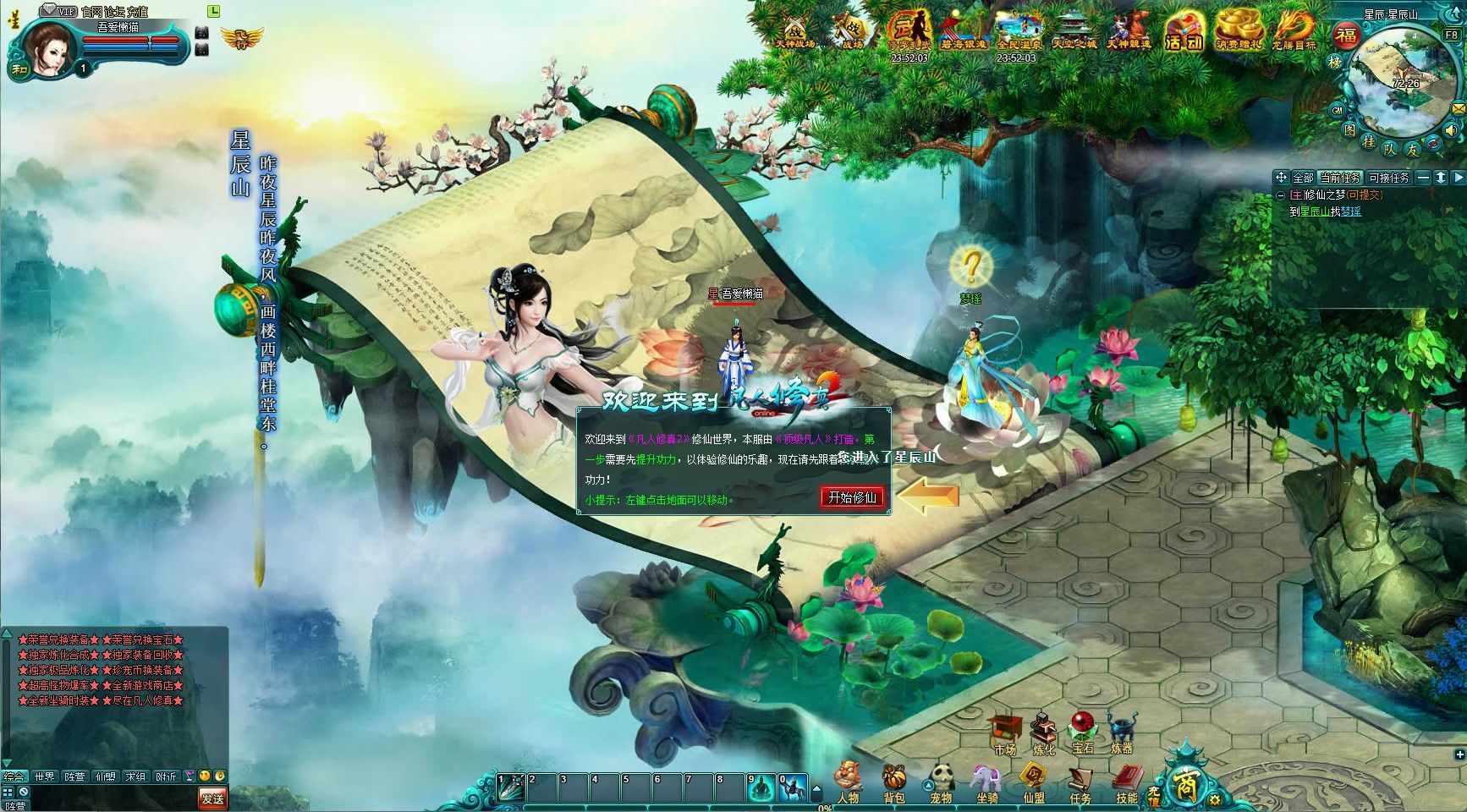Open the 宝石 gem menu
The width and height of the screenshot is (1467, 812).
(1083, 732)
